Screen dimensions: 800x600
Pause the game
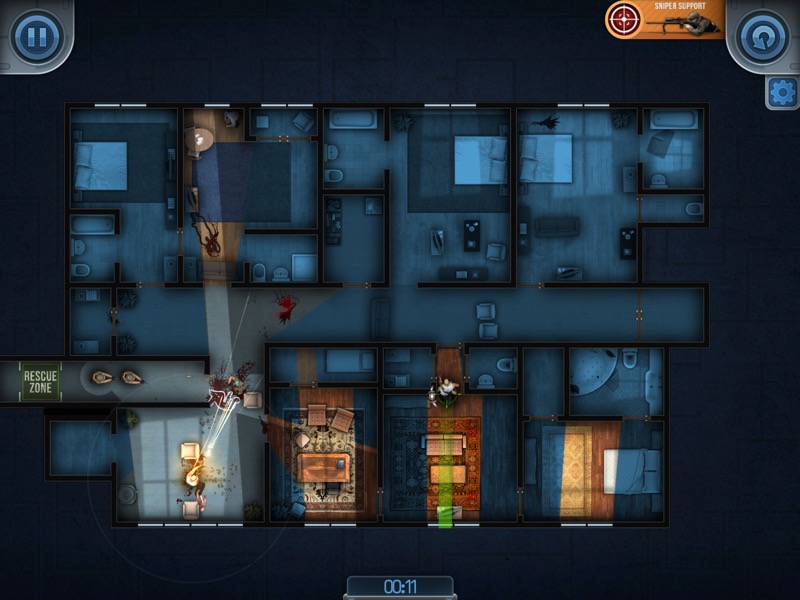(x=37, y=37)
